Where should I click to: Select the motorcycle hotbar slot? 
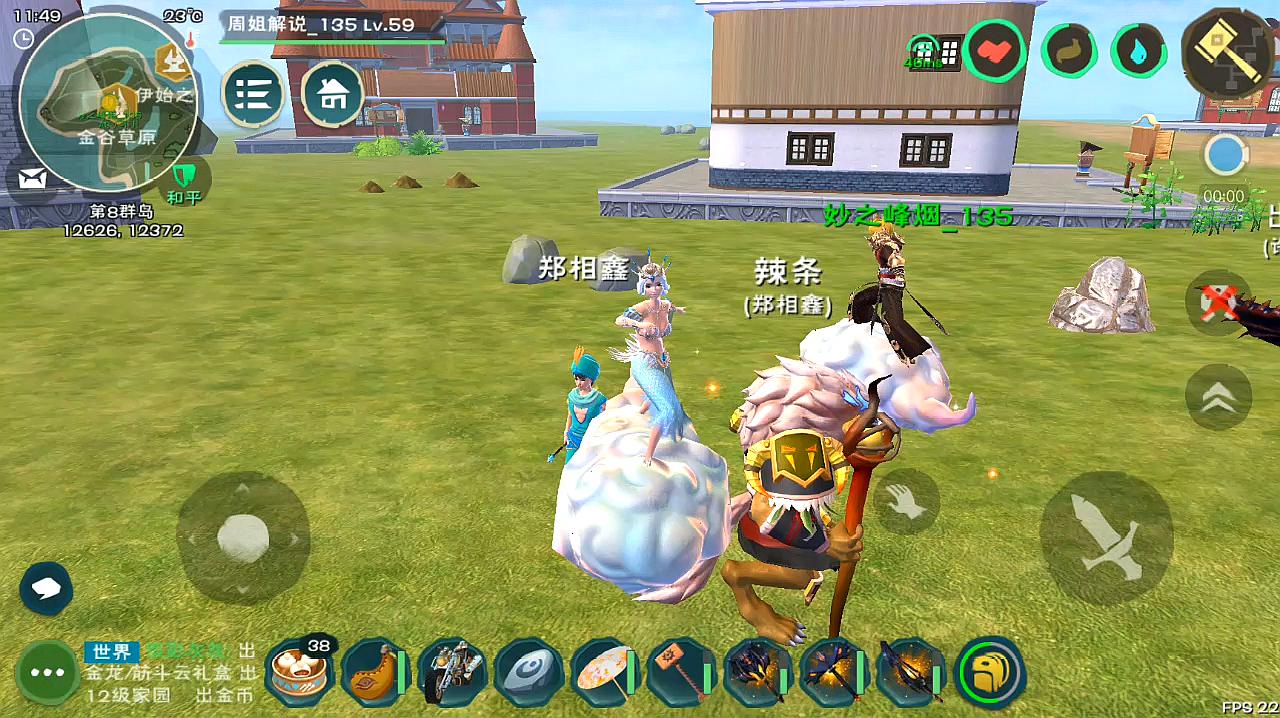[x=451, y=671]
